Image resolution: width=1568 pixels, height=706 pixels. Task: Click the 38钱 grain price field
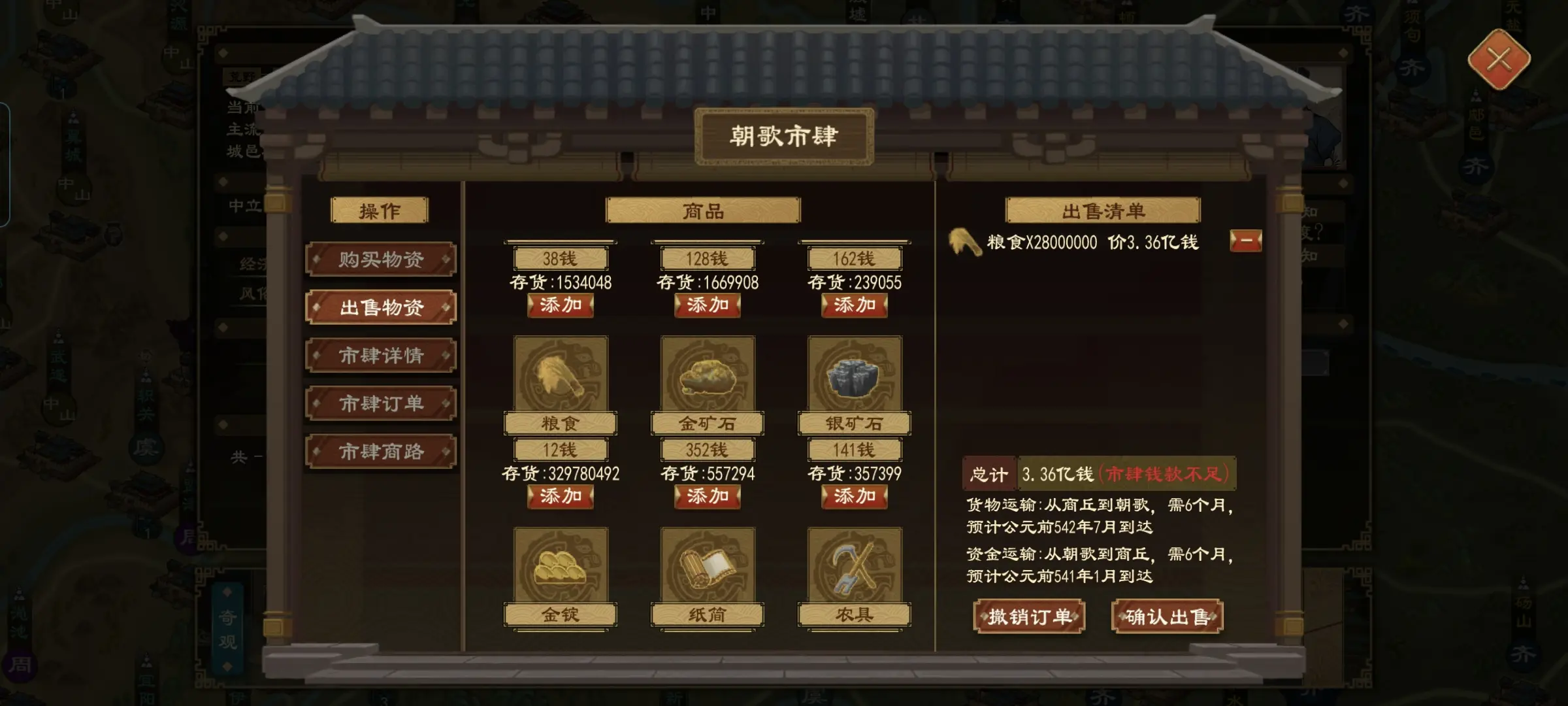561,257
